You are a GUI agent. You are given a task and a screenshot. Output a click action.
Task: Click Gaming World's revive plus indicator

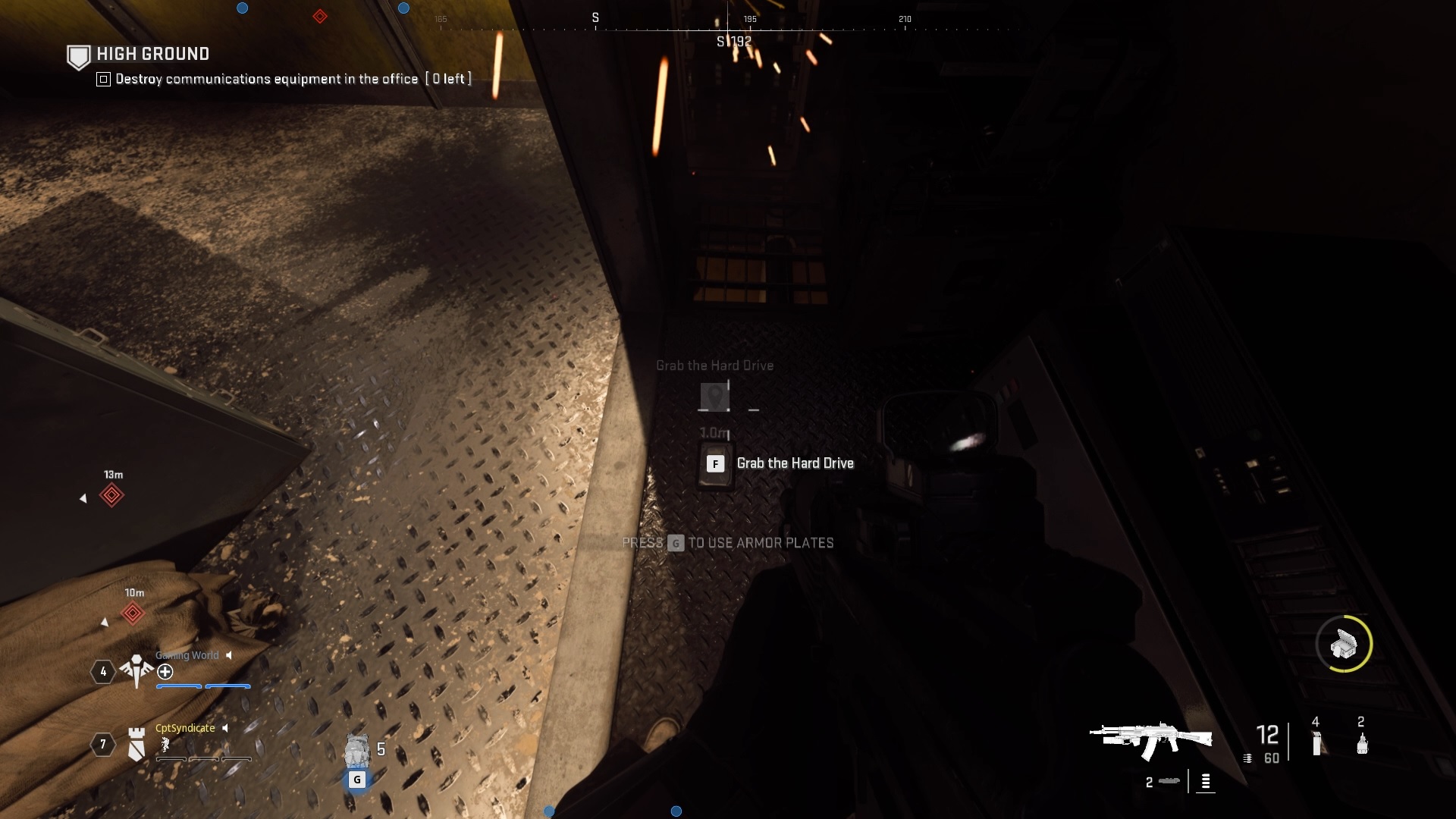pos(165,672)
